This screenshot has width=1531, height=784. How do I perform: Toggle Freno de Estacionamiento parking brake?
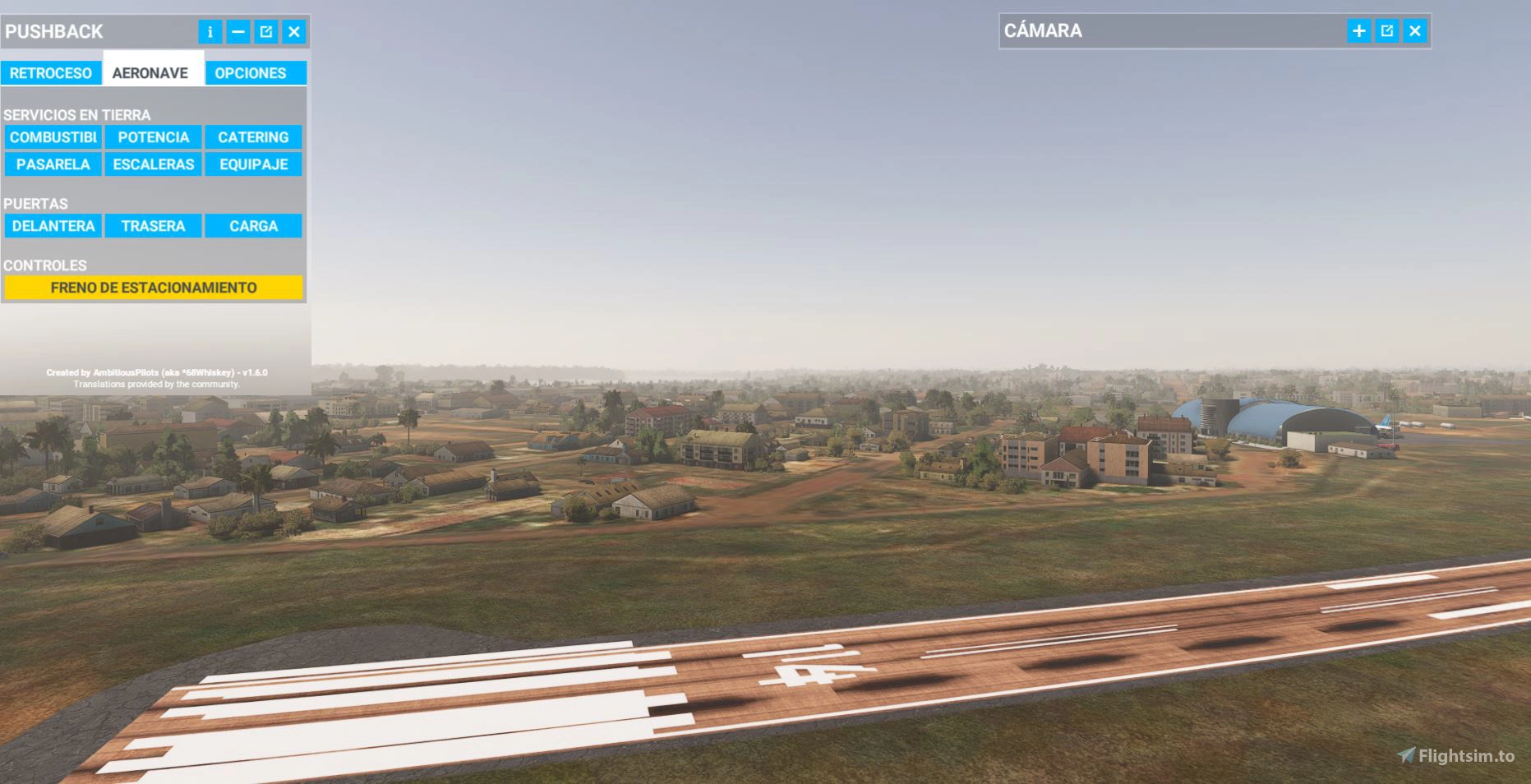tap(154, 288)
